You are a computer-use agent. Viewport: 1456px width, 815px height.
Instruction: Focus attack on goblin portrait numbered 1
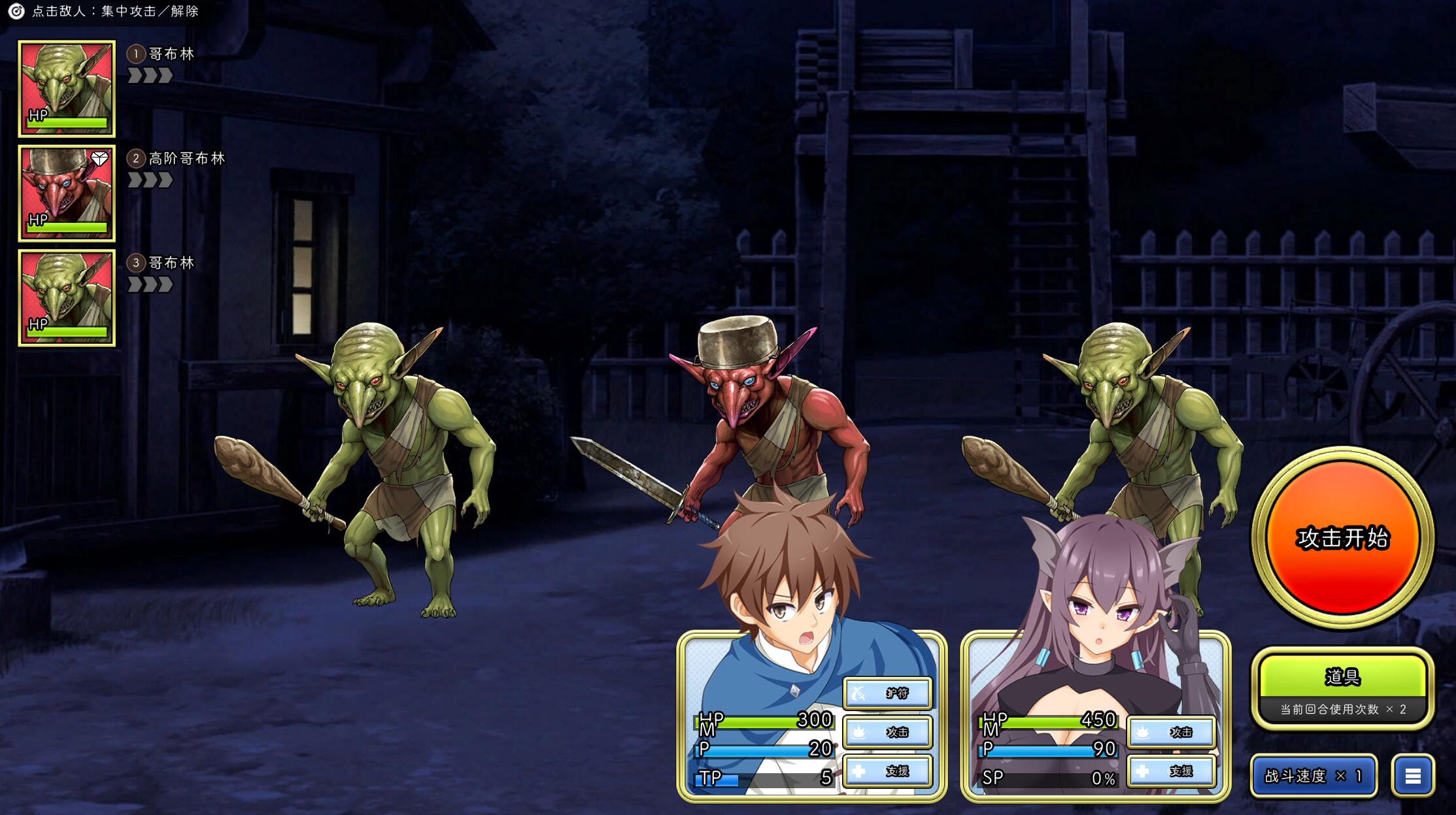pos(67,89)
